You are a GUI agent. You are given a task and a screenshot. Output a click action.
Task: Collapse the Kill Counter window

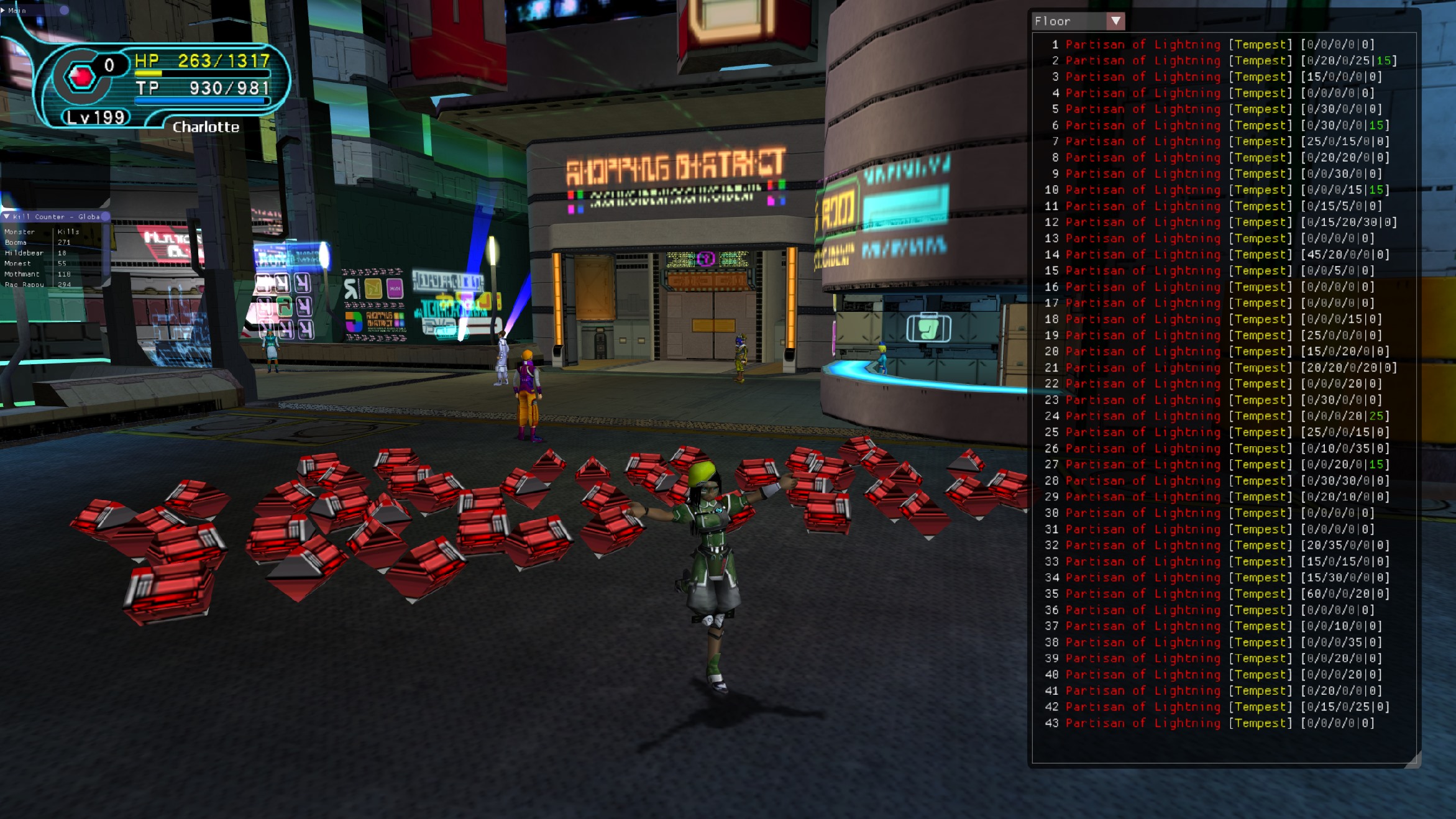[6, 216]
